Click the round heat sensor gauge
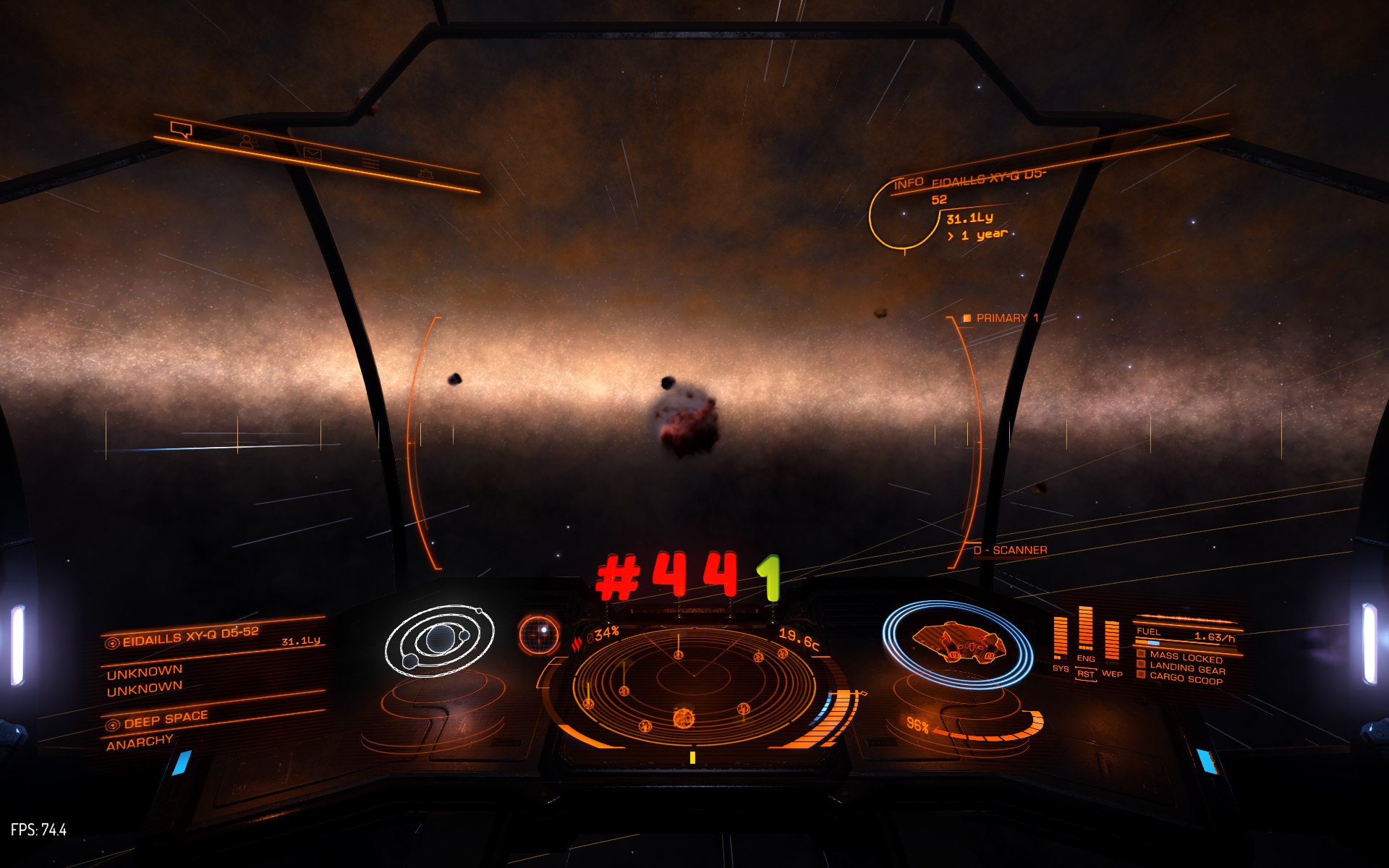Screen dimensions: 1389x868 [x=539, y=634]
